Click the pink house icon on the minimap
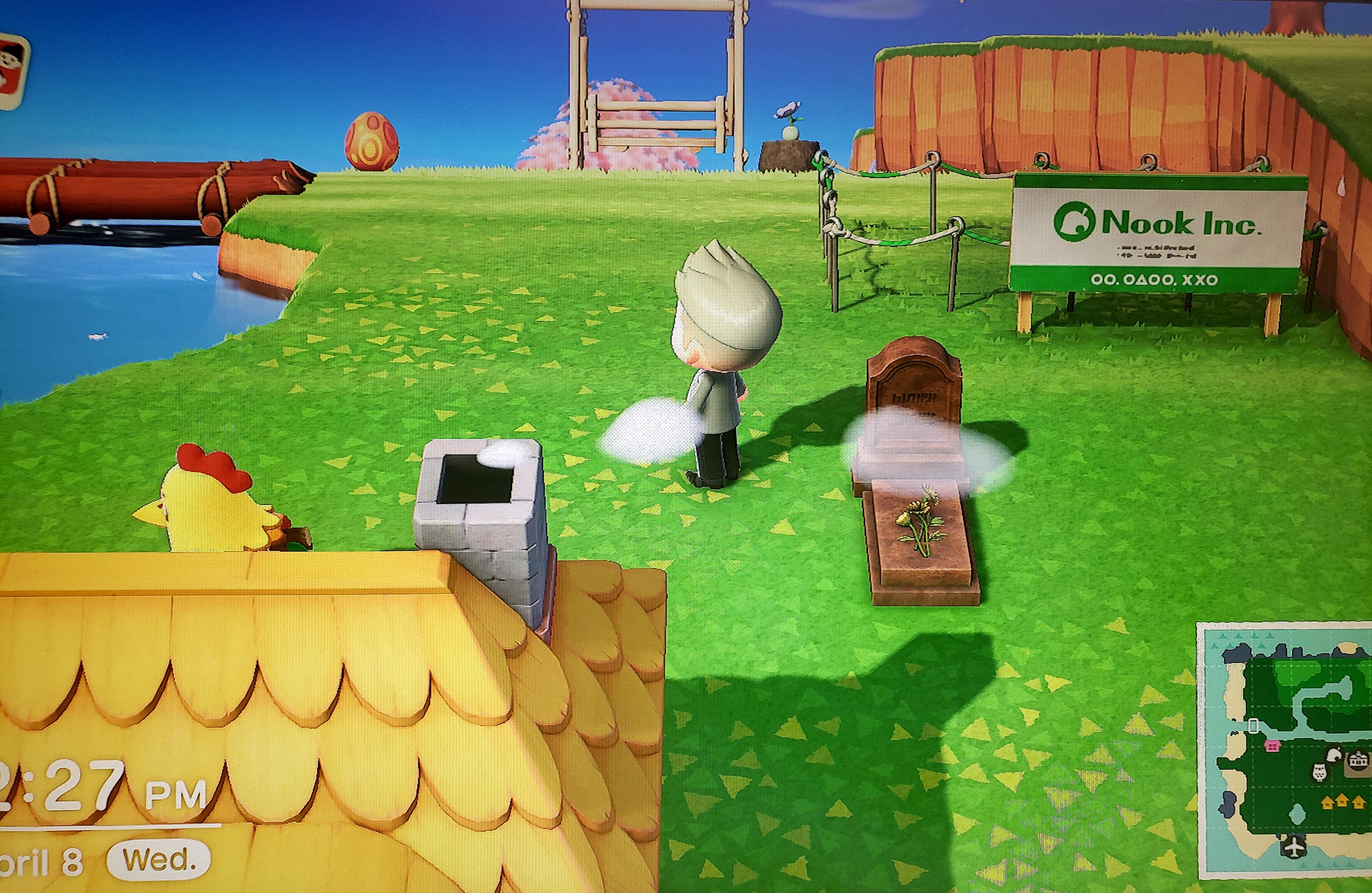Image resolution: width=1372 pixels, height=893 pixels. pos(1272,746)
